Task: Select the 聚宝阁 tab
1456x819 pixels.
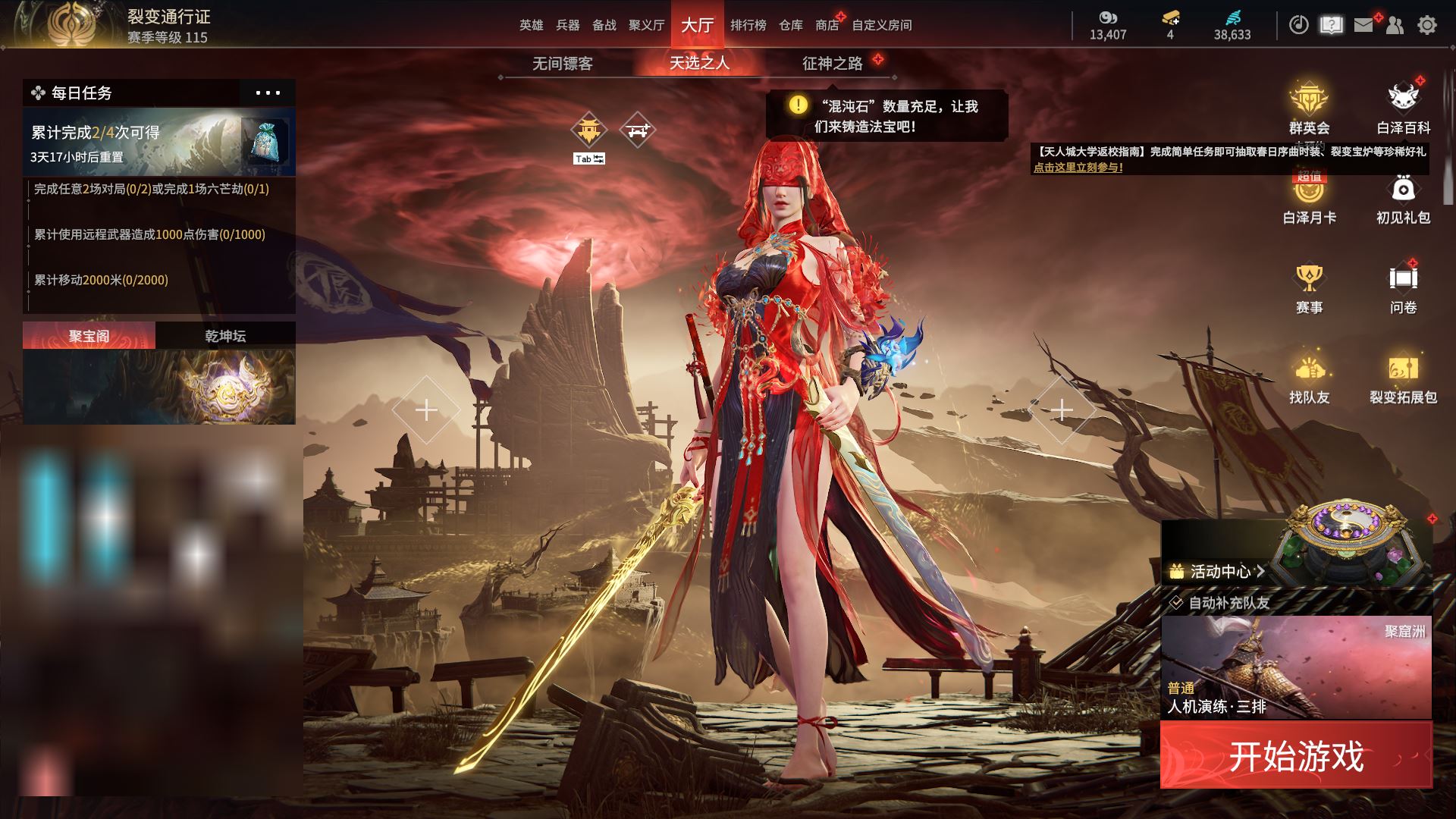Action: pyautogui.click(x=89, y=336)
